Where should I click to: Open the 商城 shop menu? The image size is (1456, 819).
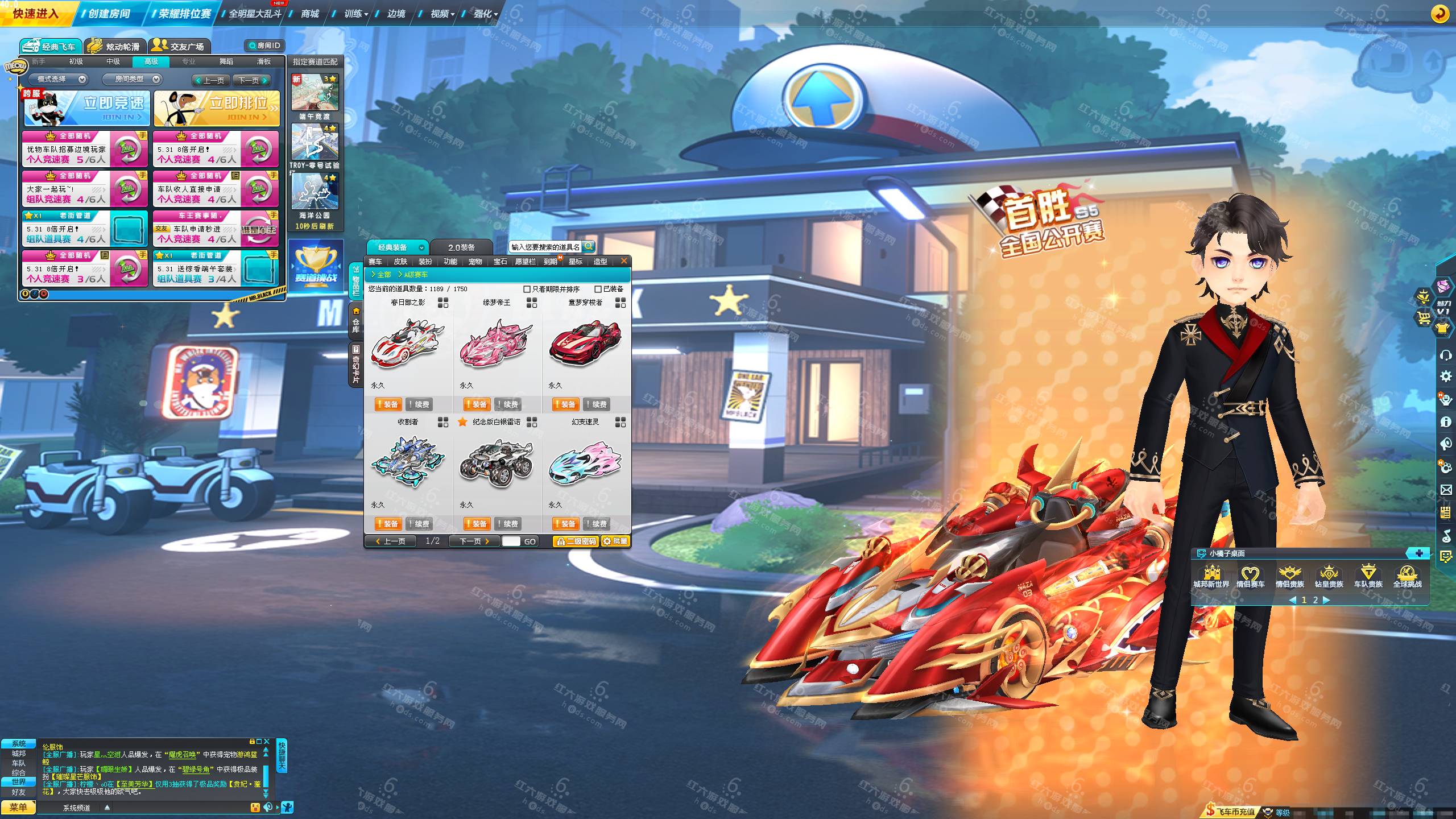point(310,13)
